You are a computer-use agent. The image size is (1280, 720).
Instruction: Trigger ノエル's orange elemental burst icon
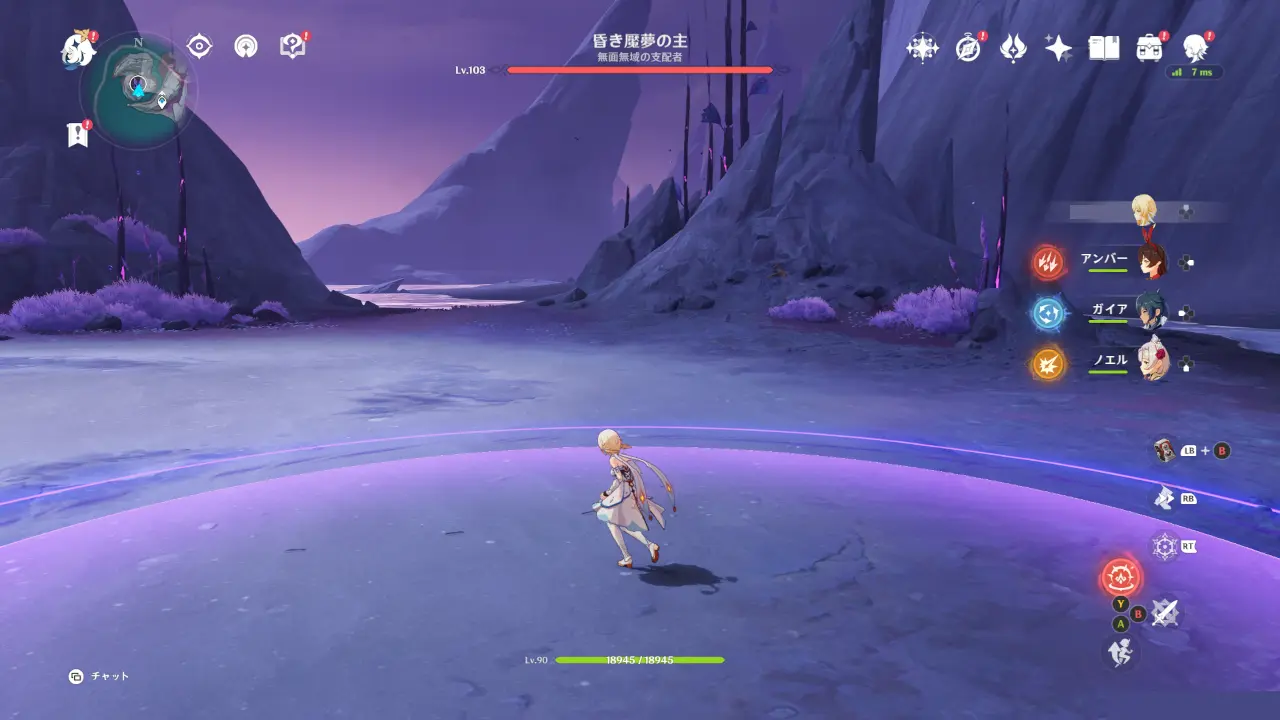pyautogui.click(x=1049, y=364)
